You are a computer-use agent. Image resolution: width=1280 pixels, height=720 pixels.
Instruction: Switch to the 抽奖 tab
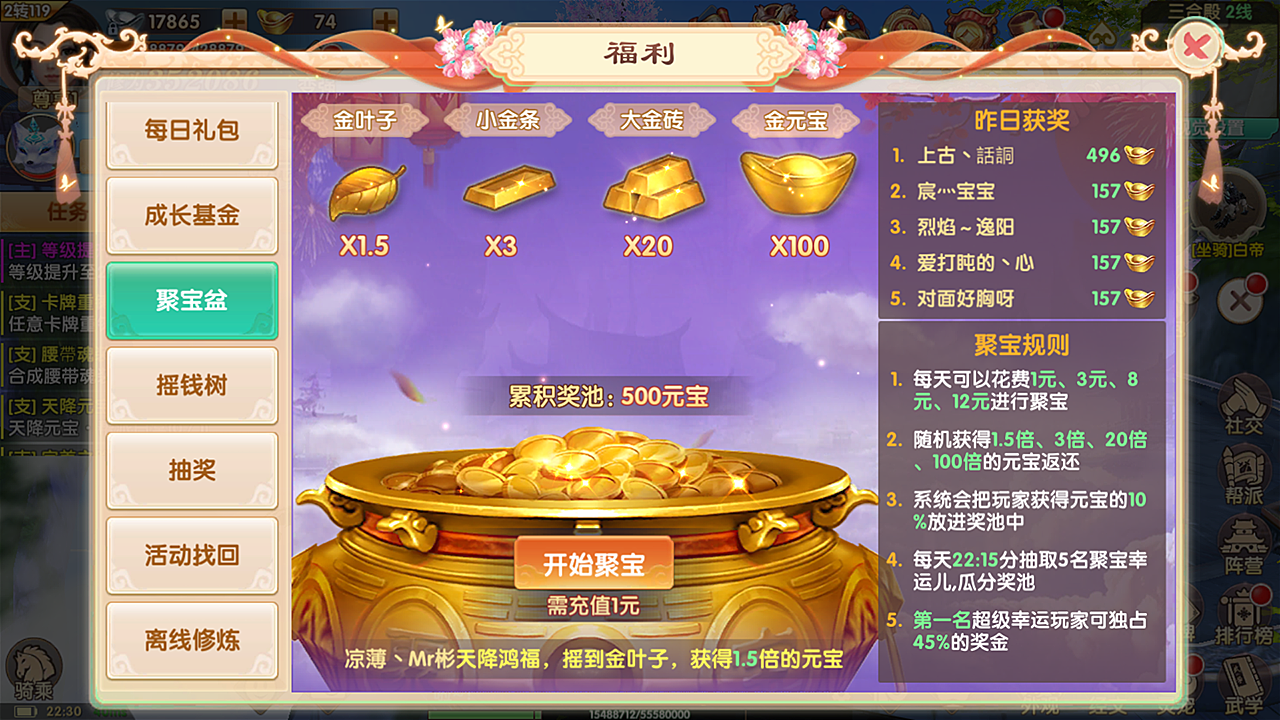pos(191,470)
